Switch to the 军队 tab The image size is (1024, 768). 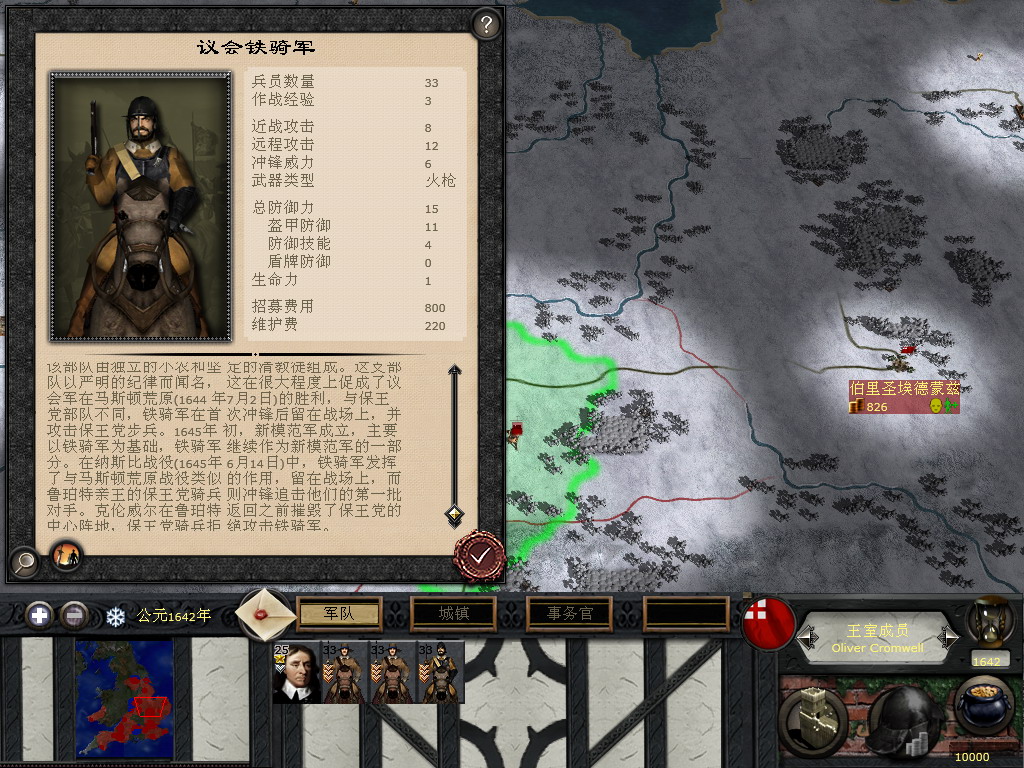[x=340, y=613]
